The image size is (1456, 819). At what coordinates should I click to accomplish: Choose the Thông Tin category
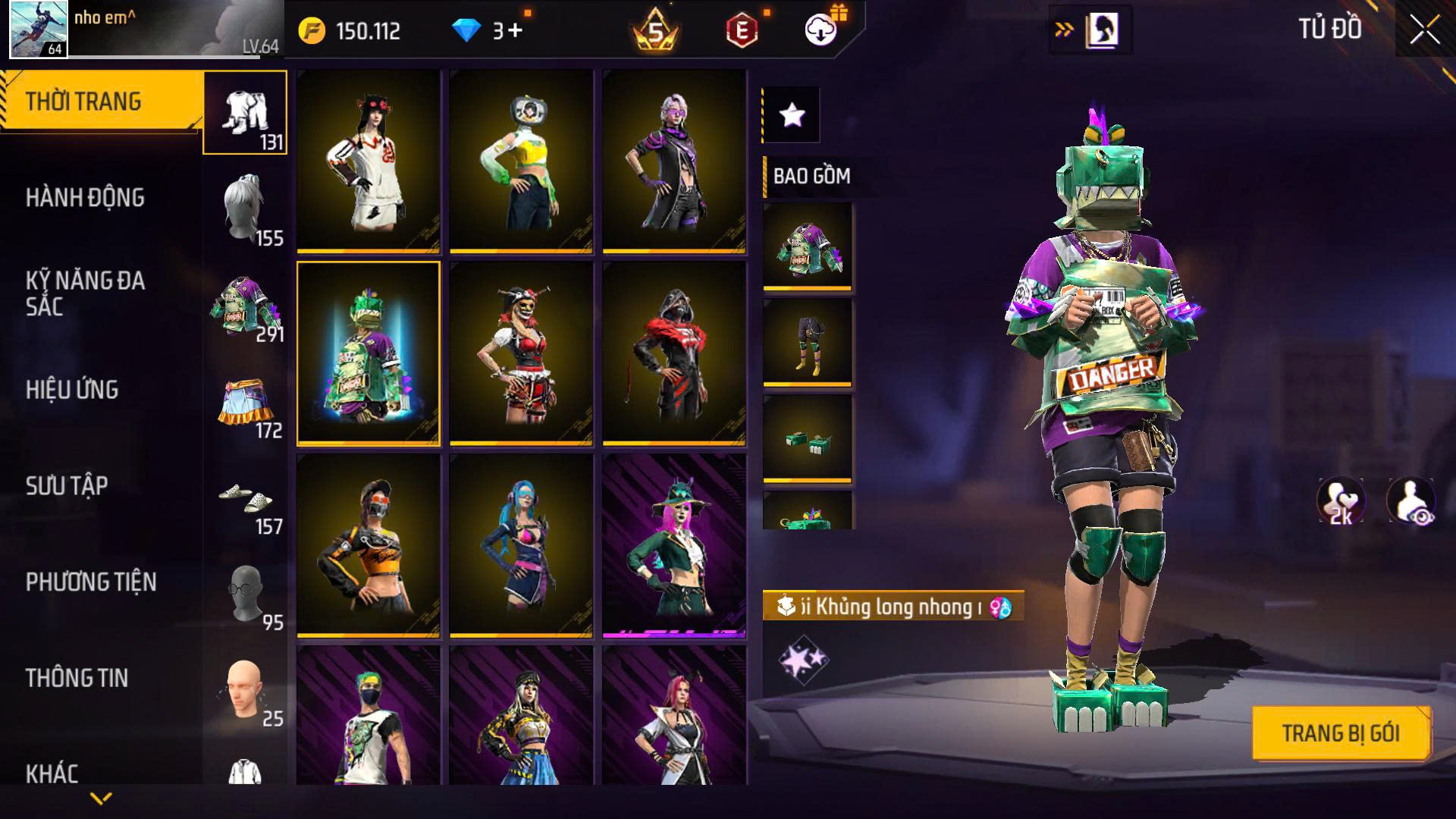tap(77, 678)
